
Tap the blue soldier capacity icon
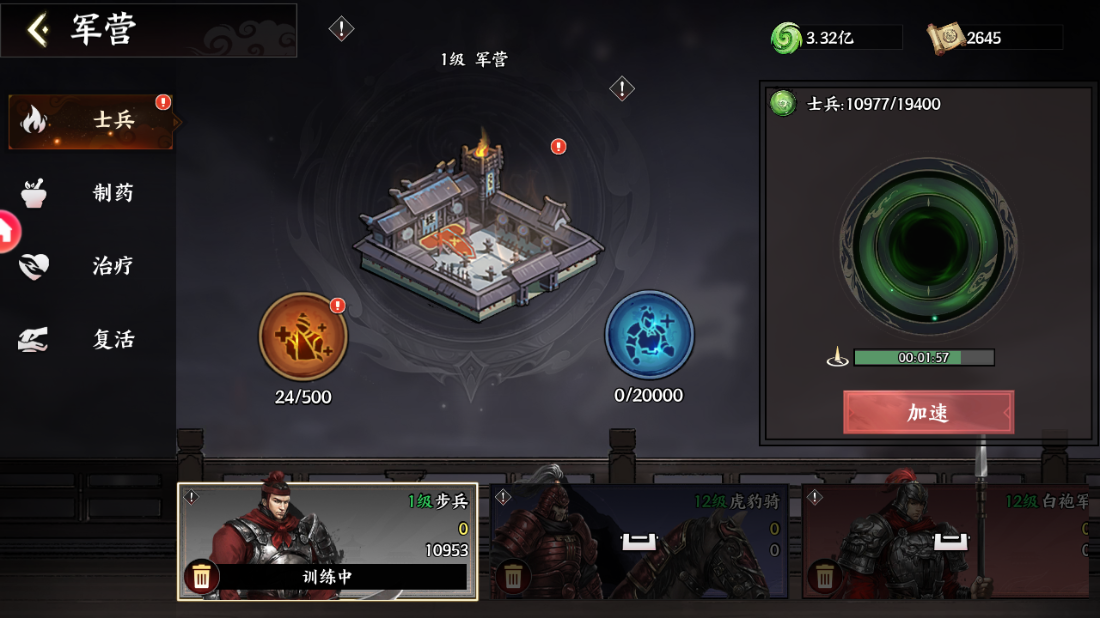click(x=649, y=335)
